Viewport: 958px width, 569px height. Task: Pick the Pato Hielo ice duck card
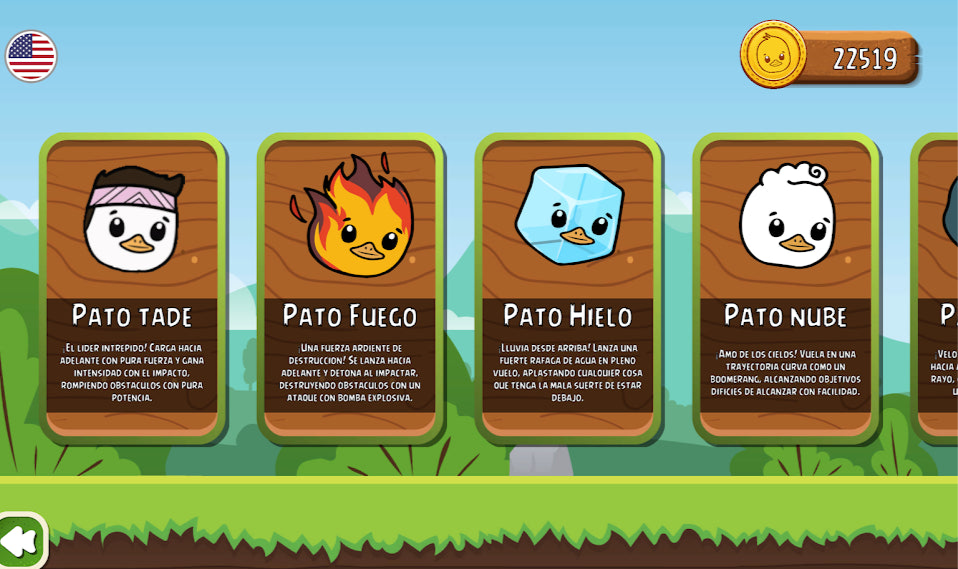568,288
